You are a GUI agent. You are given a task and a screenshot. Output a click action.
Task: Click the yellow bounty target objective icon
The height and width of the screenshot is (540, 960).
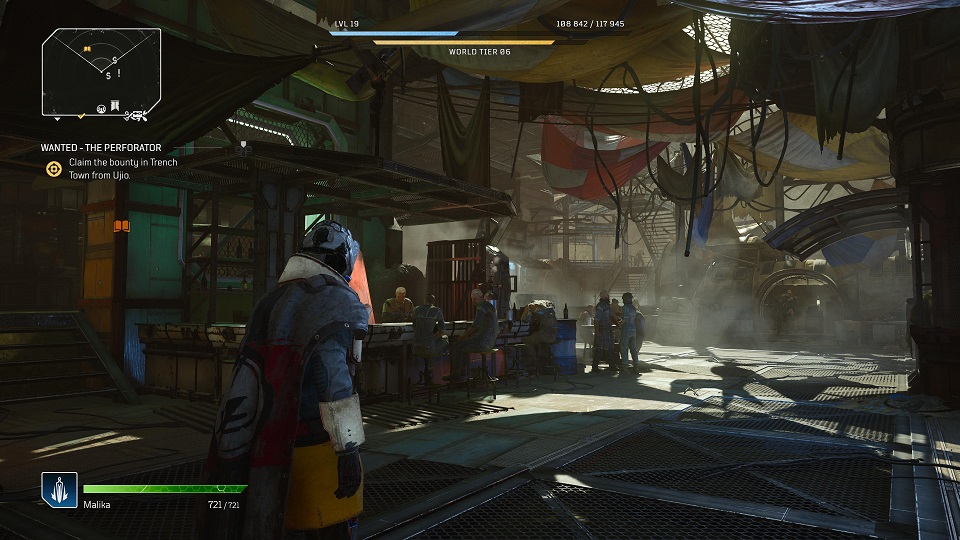pyautogui.click(x=54, y=169)
